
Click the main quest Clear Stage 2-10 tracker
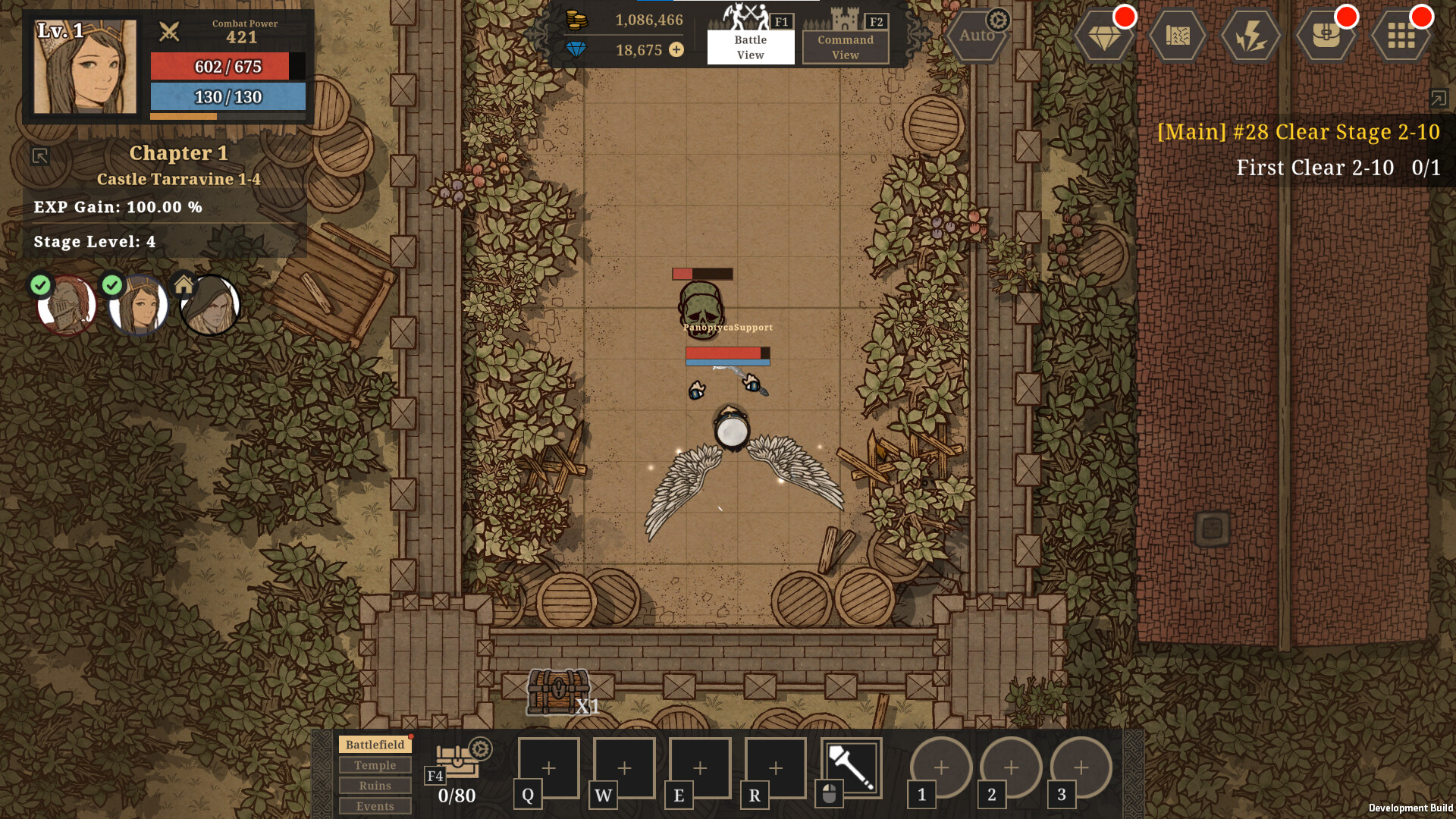(x=1298, y=132)
